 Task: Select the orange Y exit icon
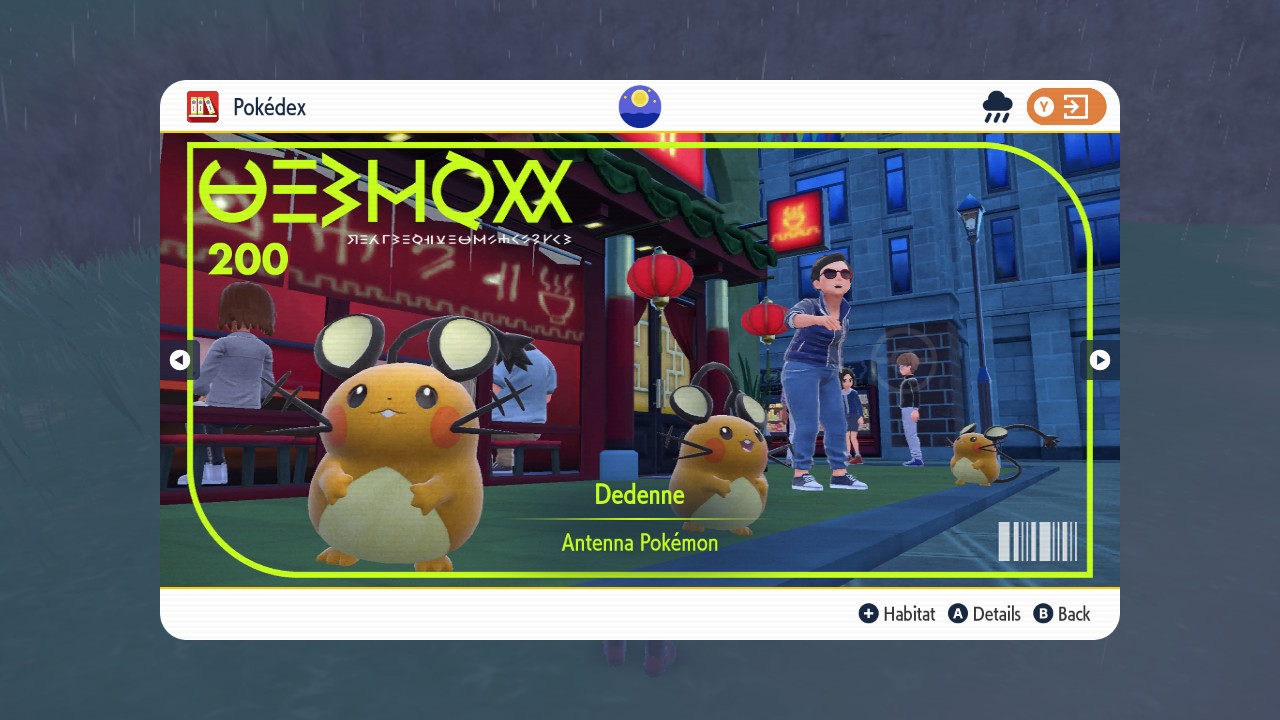pyautogui.click(x=1066, y=106)
